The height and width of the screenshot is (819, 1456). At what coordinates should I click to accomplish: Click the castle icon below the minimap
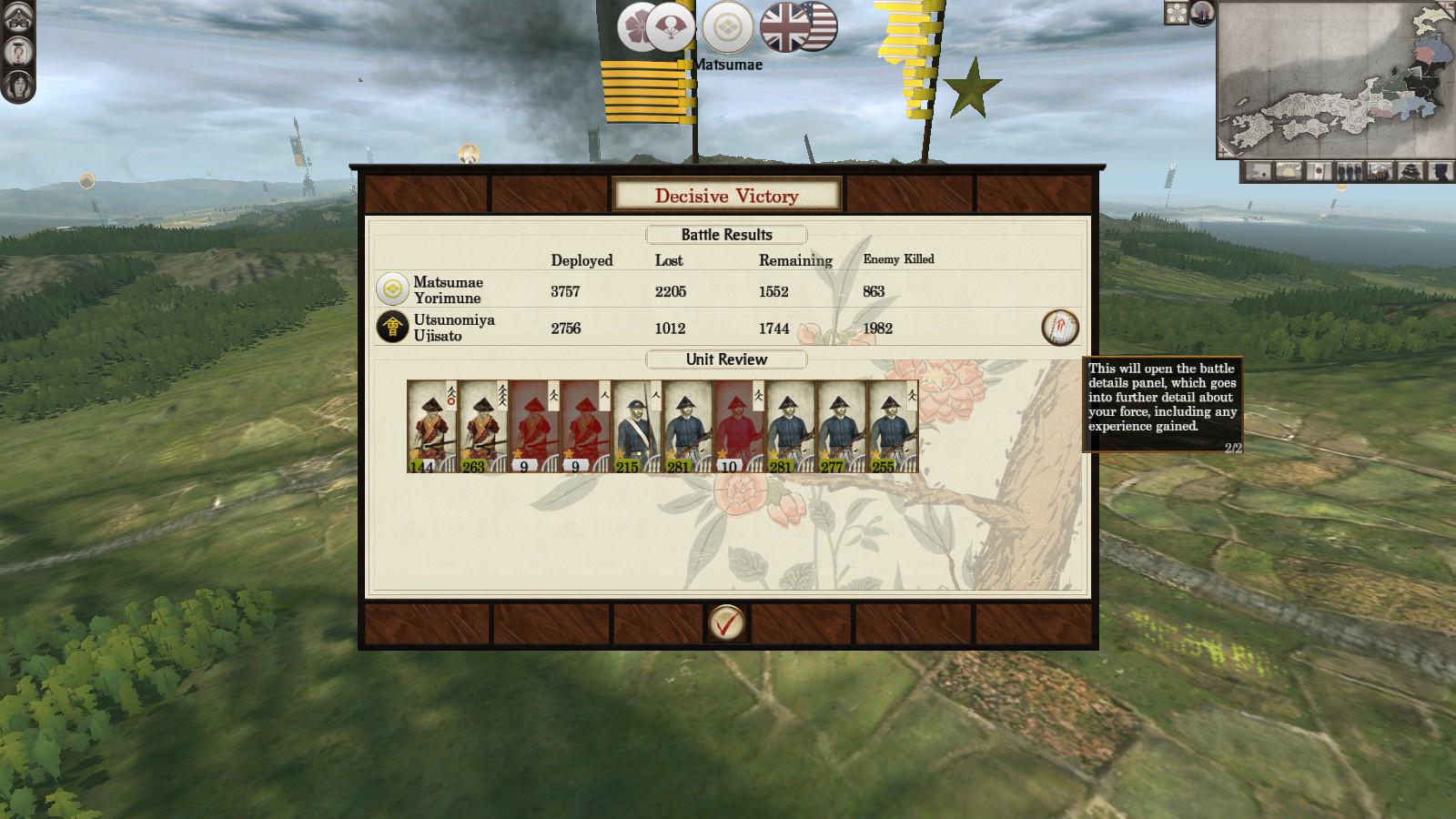point(1410,168)
